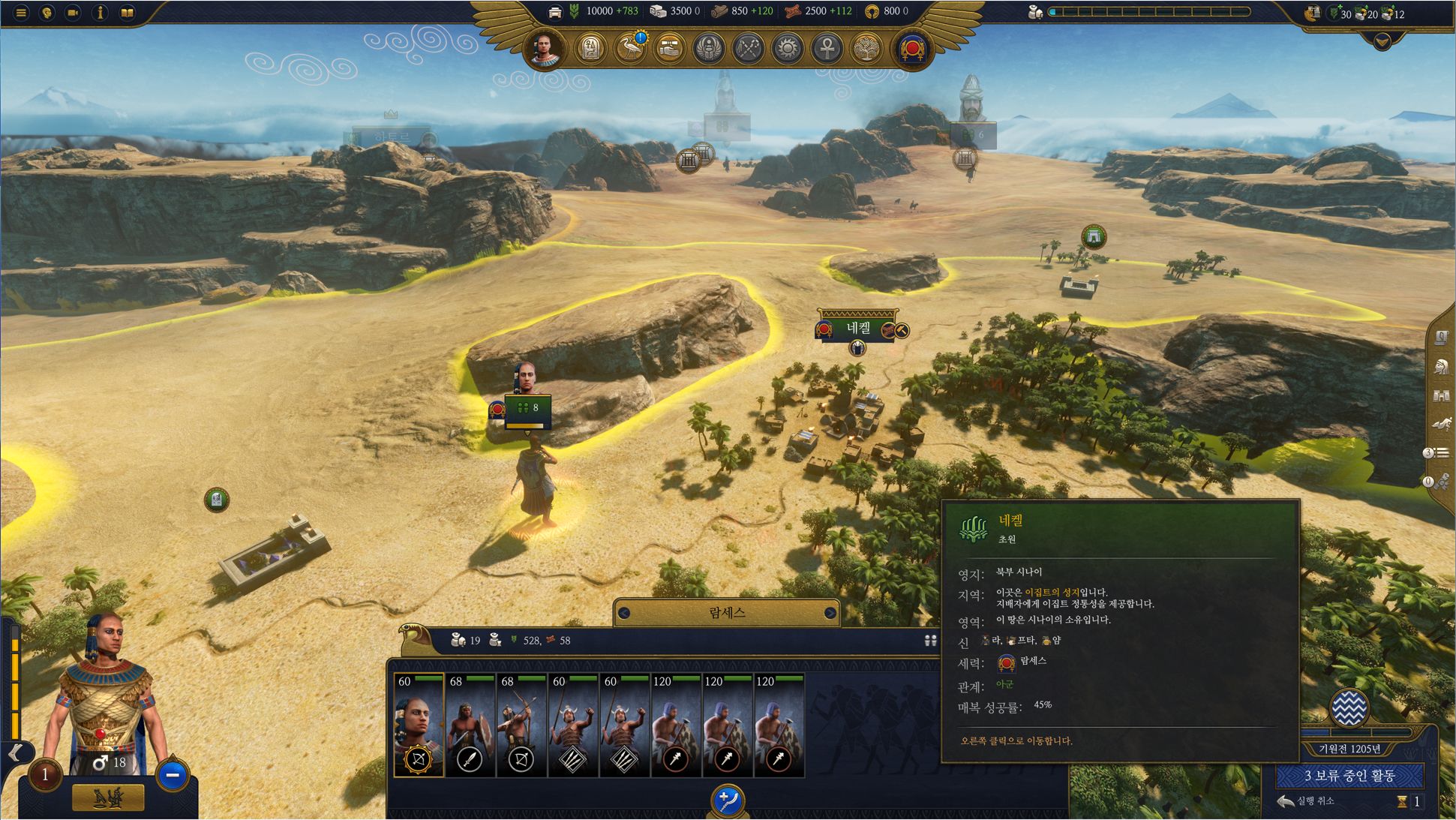This screenshot has width=1456, height=820.
Task: Open the encyclopedia book icon
Action: tap(127, 13)
